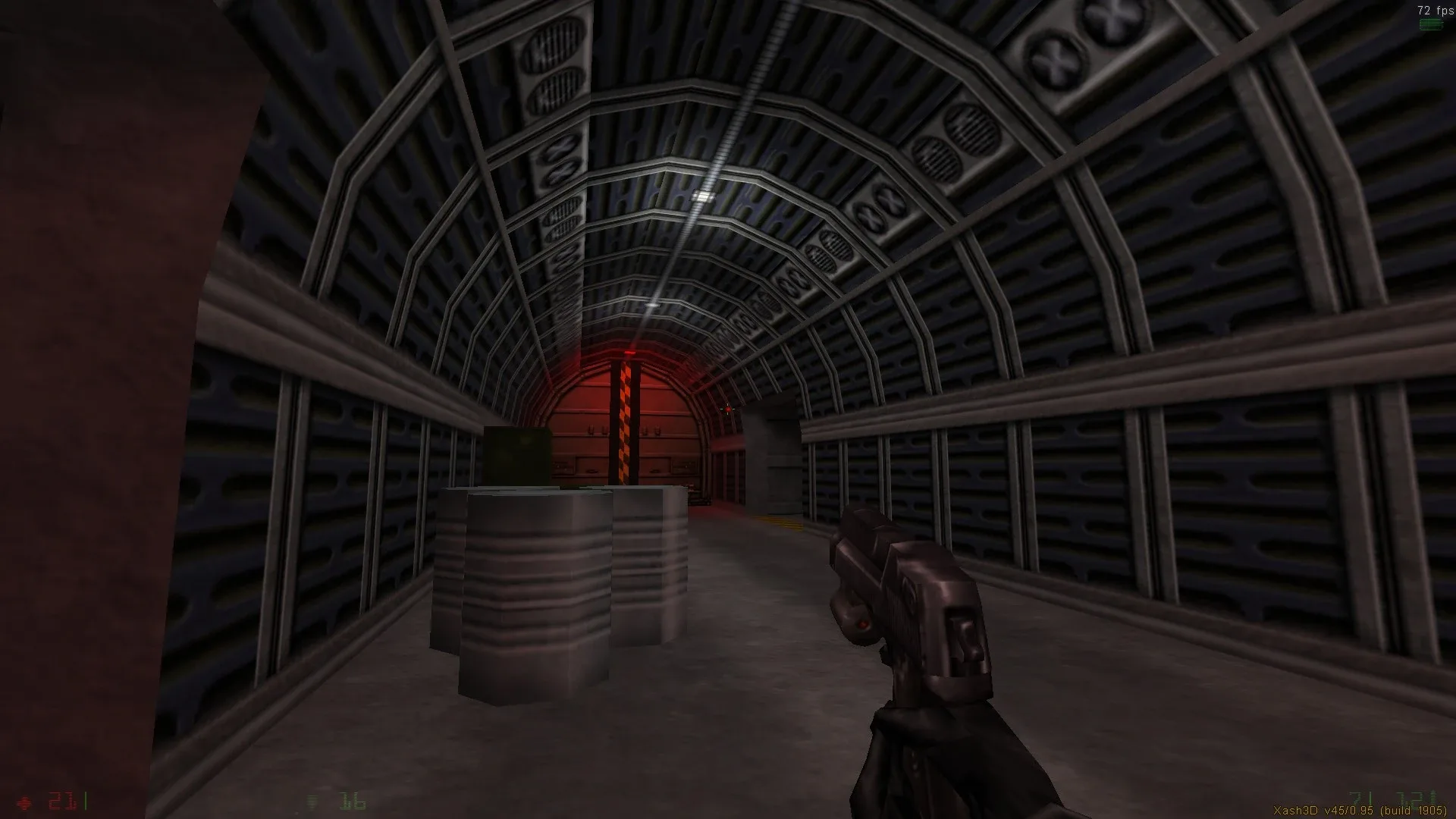Screen dimensions: 1456x819
Task: Click the green FPS meter bars top-right
Action: tap(1429, 24)
